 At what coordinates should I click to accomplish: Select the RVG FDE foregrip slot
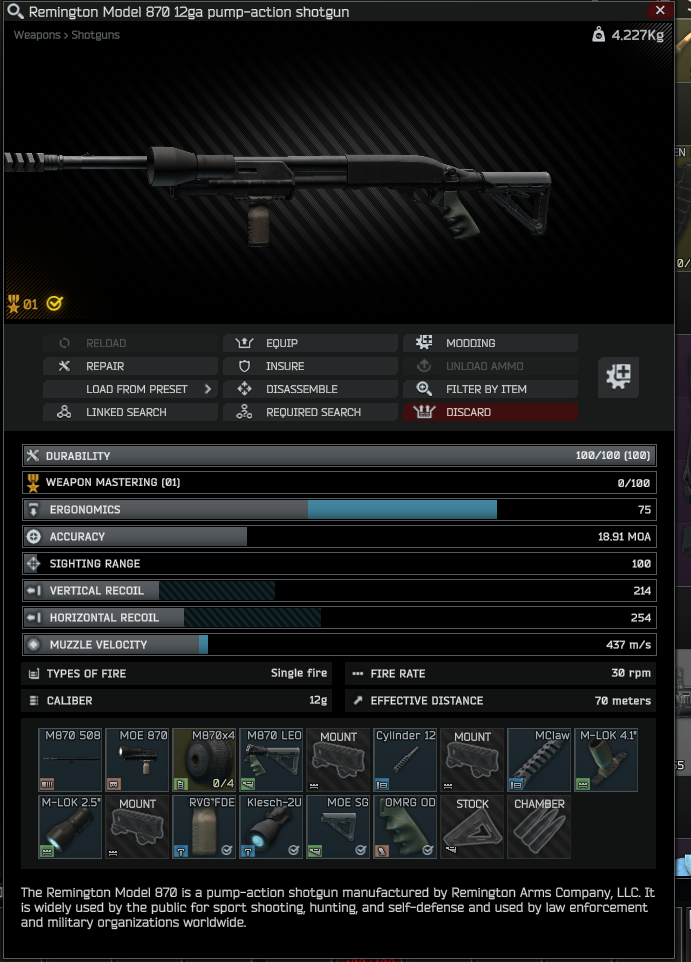tap(205, 827)
